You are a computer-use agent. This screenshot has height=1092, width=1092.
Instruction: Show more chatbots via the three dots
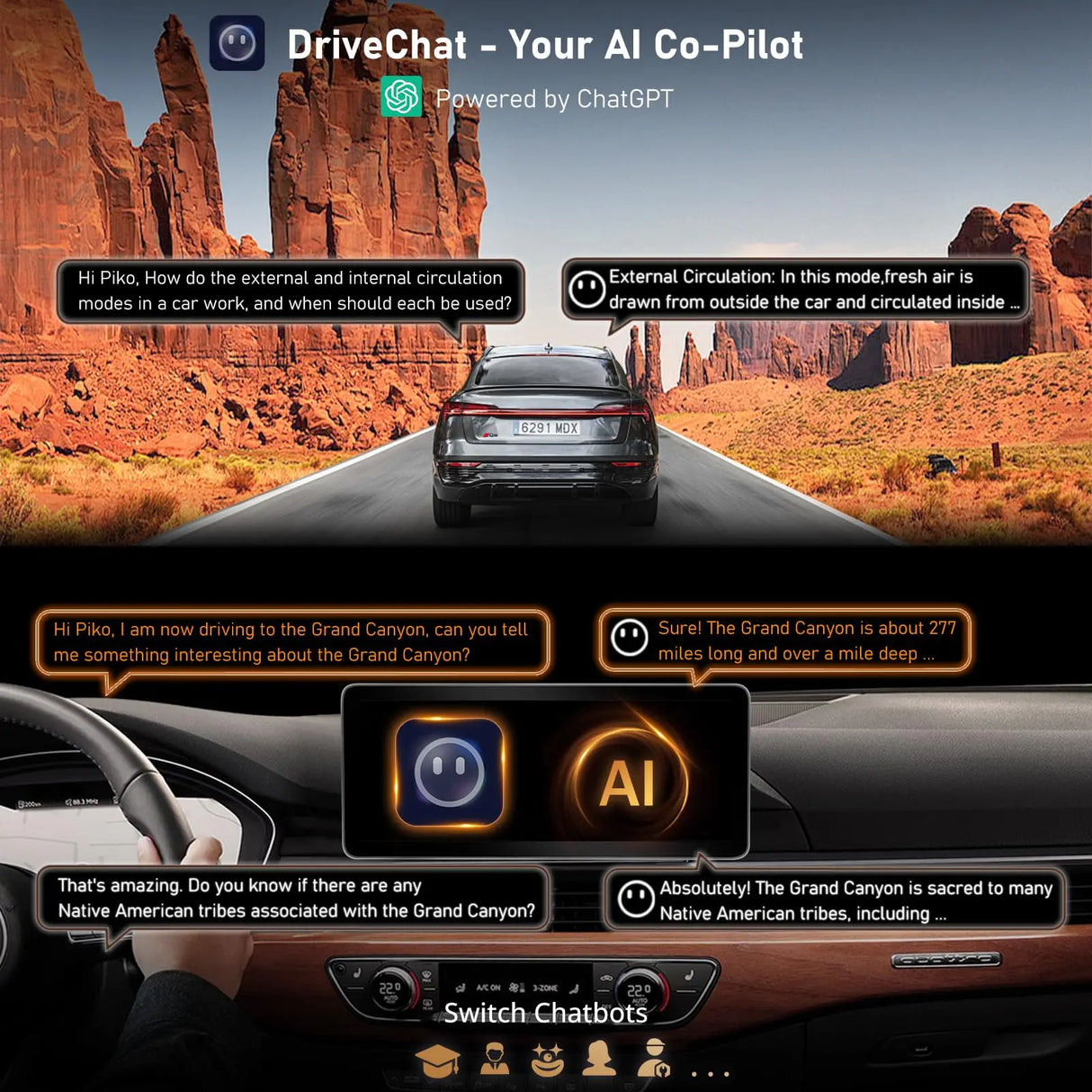tap(710, 1072)
